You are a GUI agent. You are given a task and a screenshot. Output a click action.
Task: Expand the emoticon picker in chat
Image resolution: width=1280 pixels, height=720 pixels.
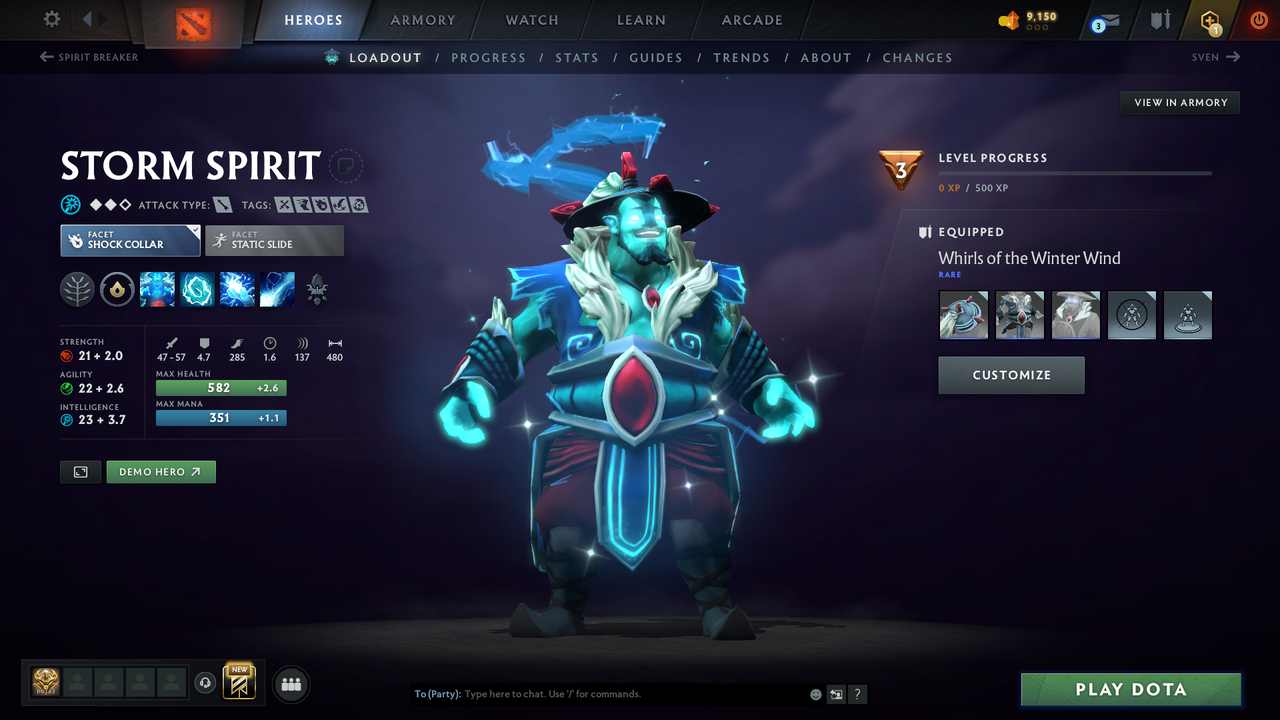(x=814, y=693)
